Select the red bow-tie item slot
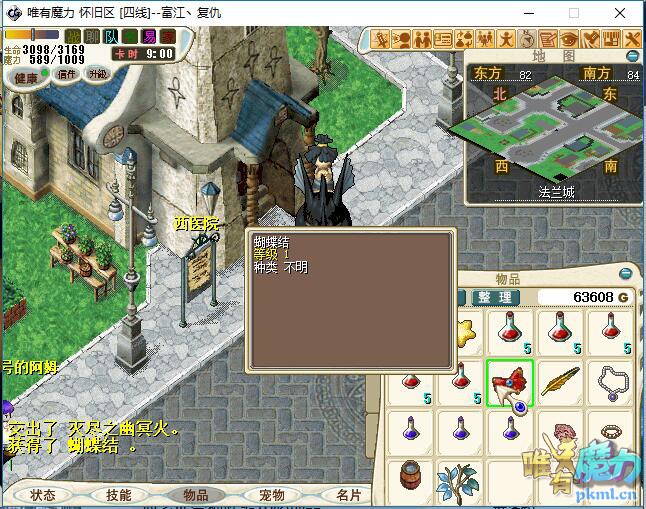 pyautogui.click(x=510, y=383)
